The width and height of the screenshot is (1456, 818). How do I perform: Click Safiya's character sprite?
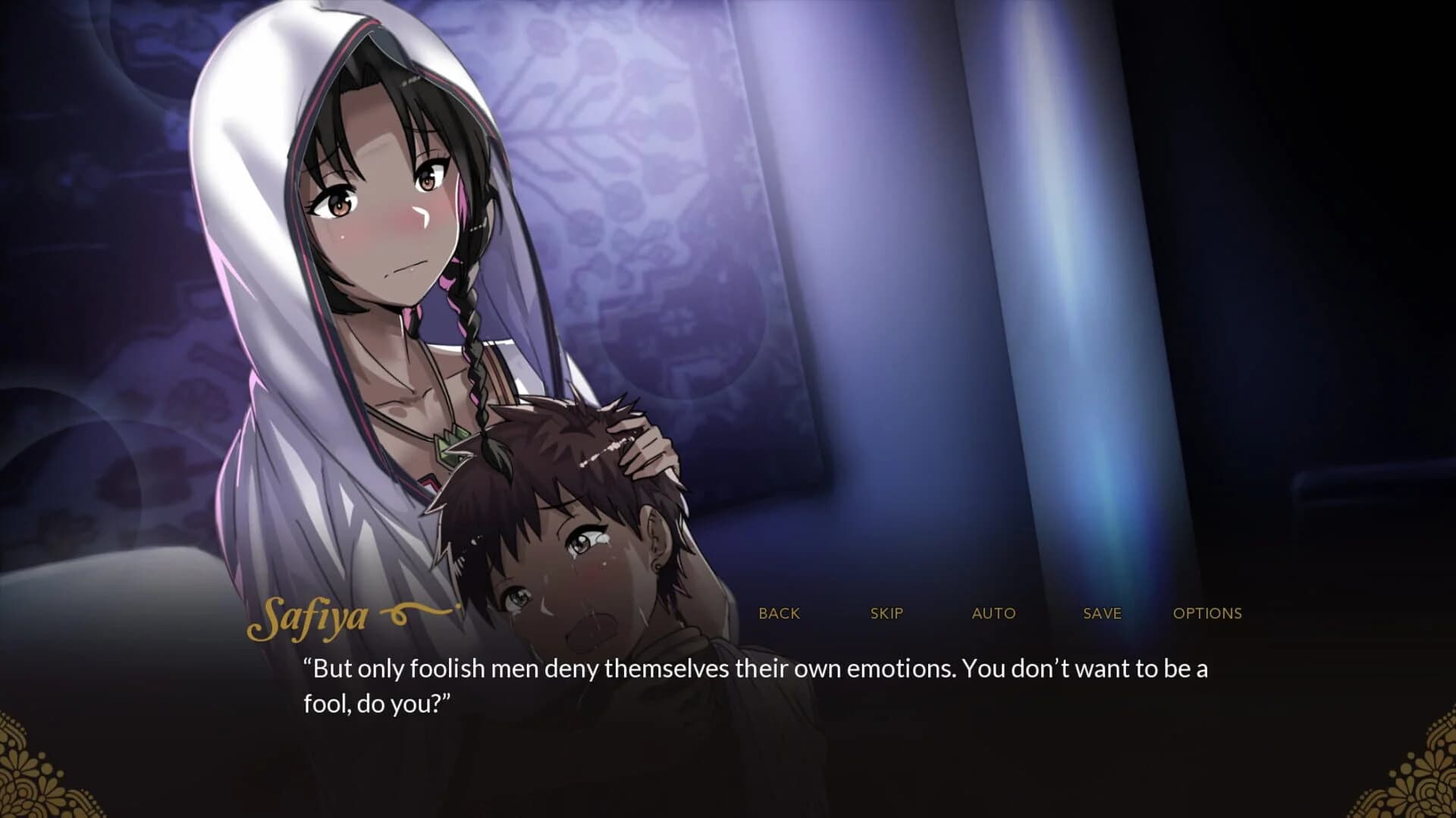pyautogui.click(x=379, y=227)
